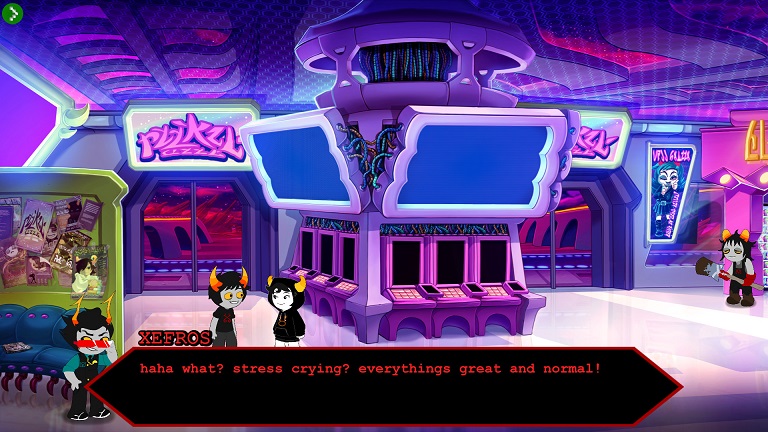
Task: Advance Xefros's red-bordered dialogue box
Action: pyautogui.click(x=384, y=385)
